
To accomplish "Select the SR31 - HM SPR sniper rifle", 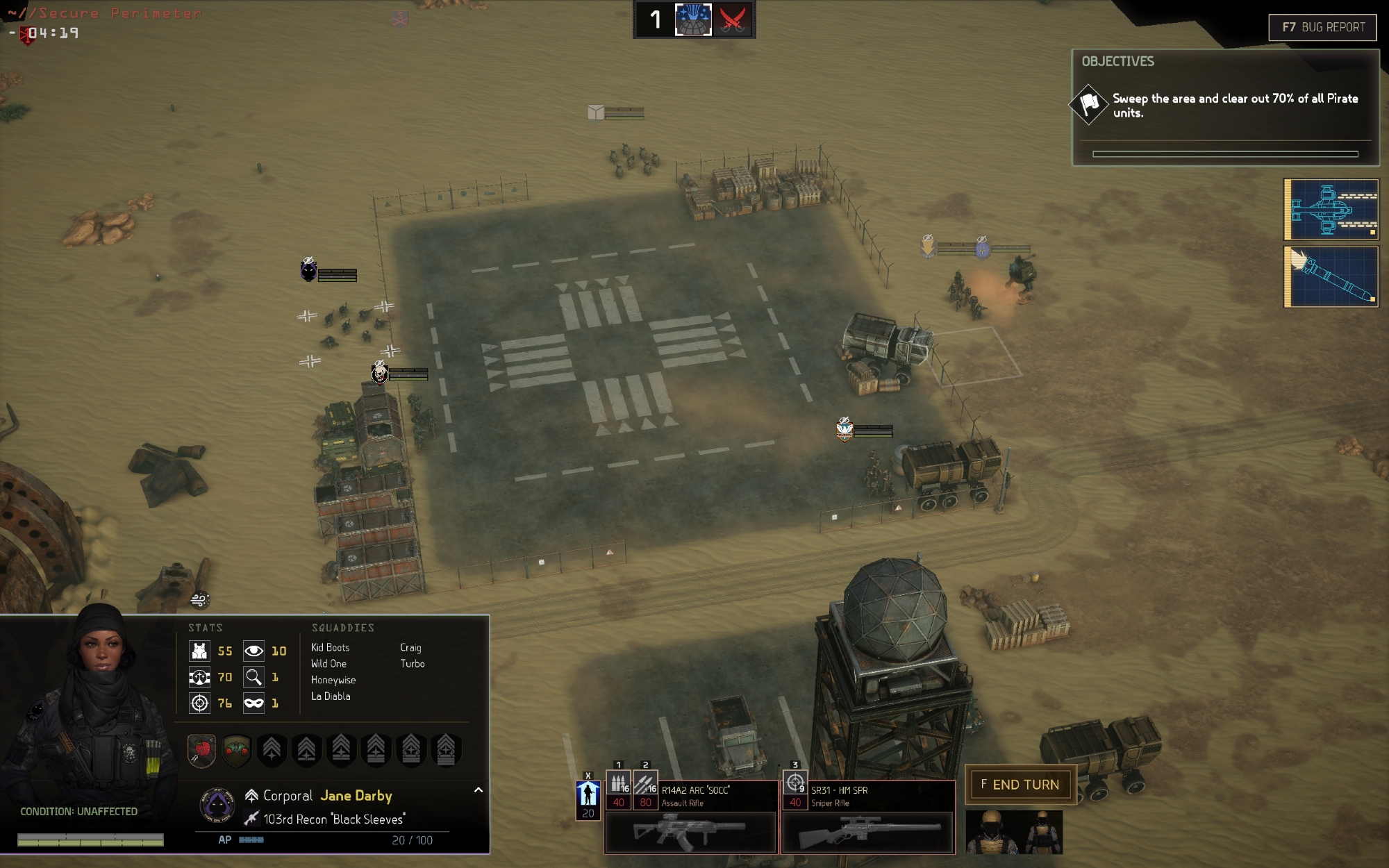I will (867, 831).
